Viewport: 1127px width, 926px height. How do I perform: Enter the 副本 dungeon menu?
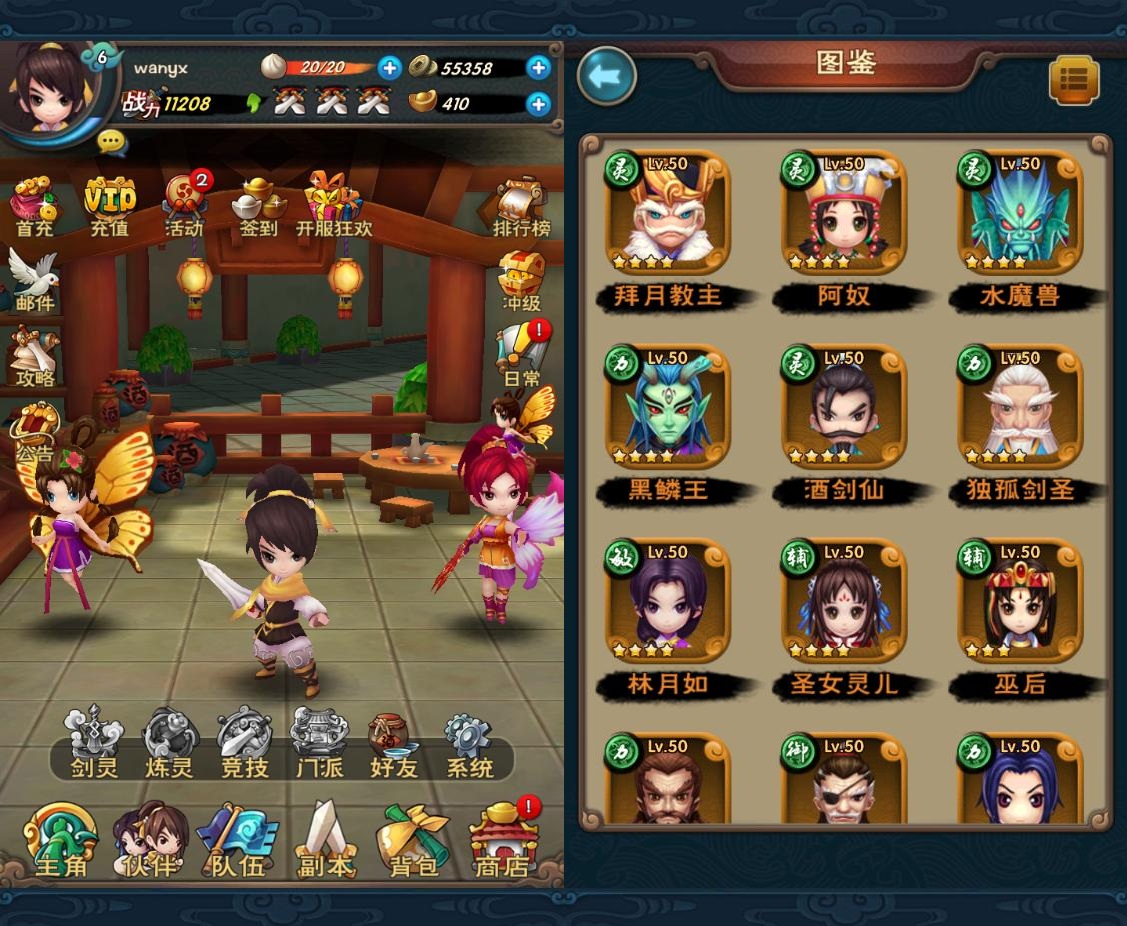(326, 840)
